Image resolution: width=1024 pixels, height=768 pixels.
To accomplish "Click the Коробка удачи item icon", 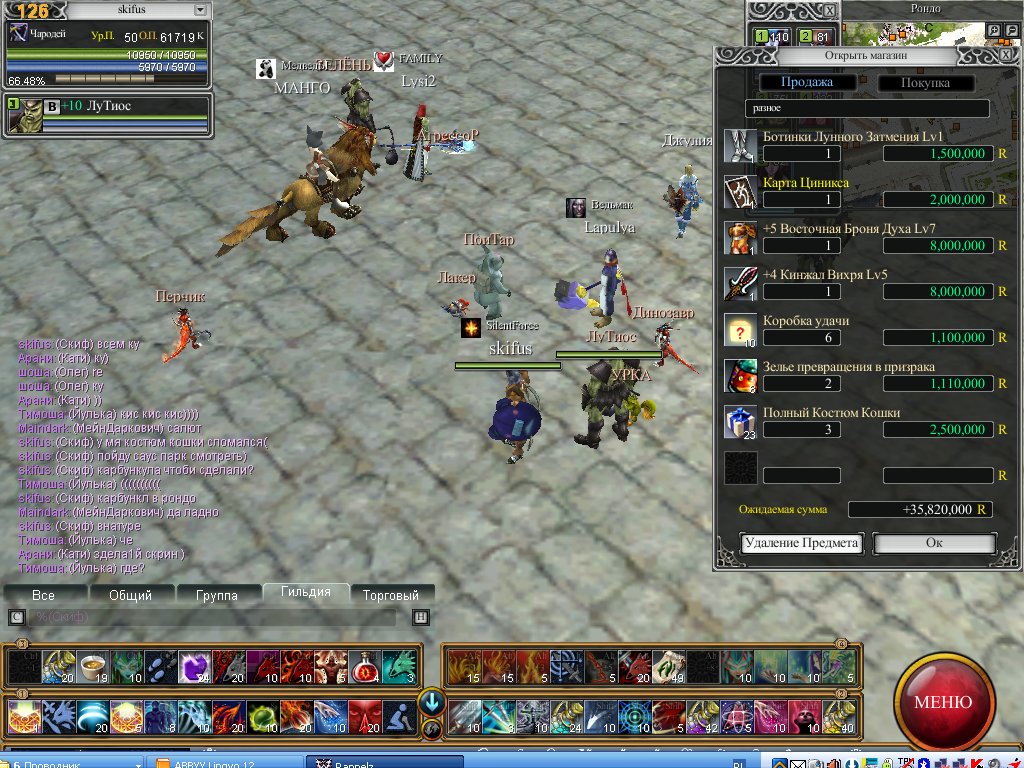I will coord(740,330).
